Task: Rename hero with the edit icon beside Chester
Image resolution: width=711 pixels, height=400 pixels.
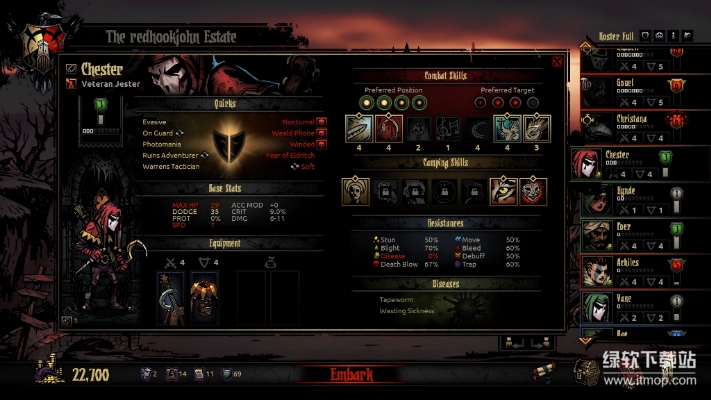Action: 71,69
